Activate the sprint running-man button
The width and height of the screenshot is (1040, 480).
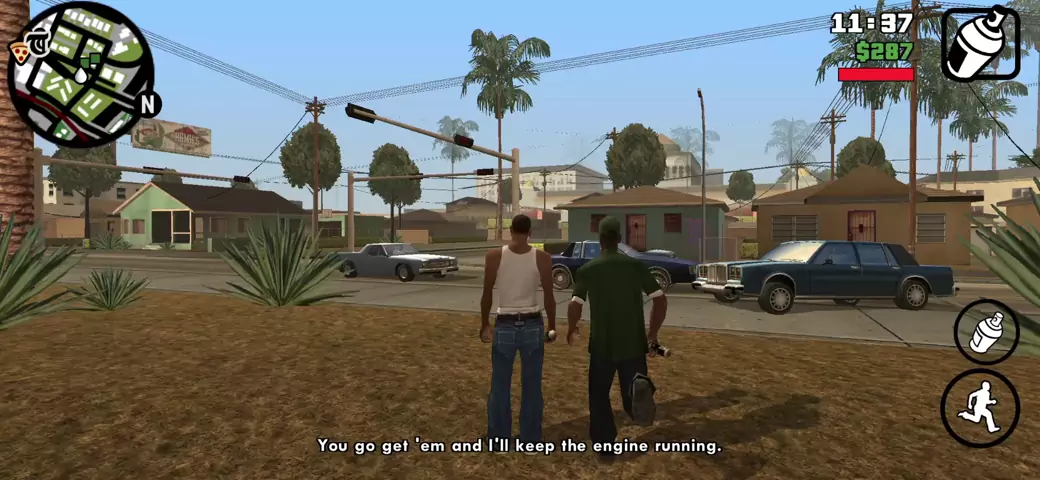tap(979, 408)
